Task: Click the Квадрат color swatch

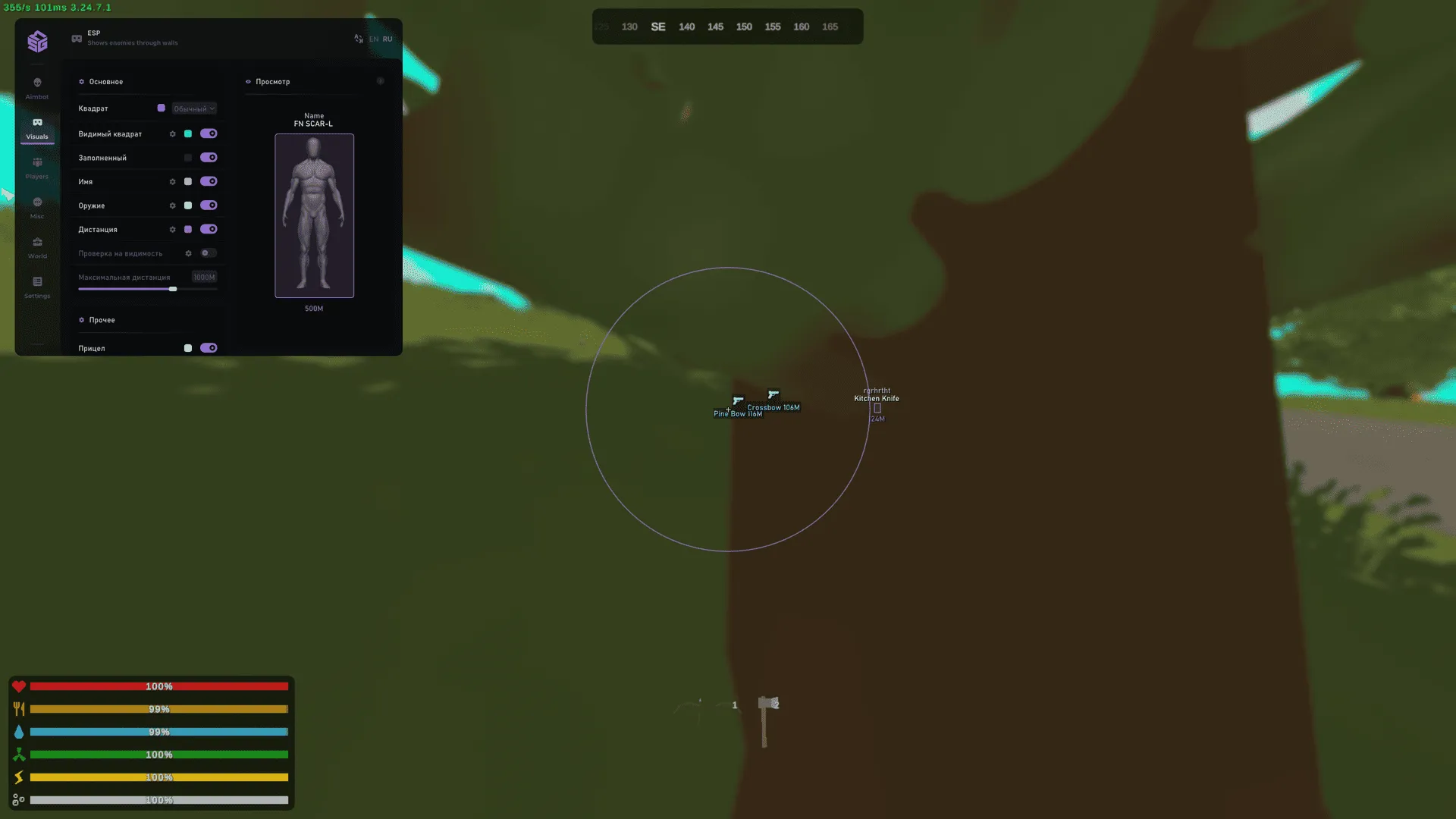Action: [161, 108]
